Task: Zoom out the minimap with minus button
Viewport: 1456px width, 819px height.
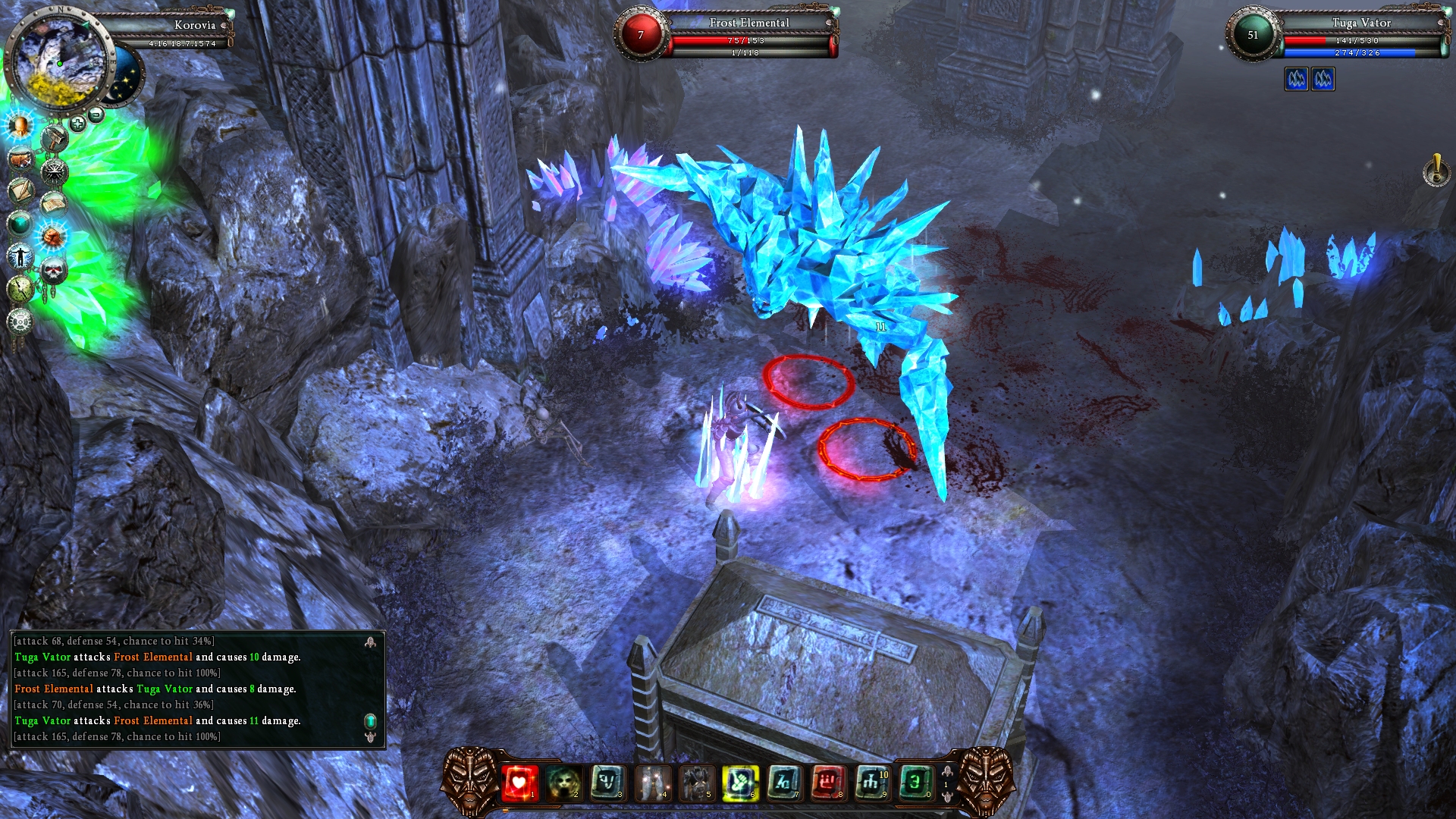Action: [x=96, y=115]
